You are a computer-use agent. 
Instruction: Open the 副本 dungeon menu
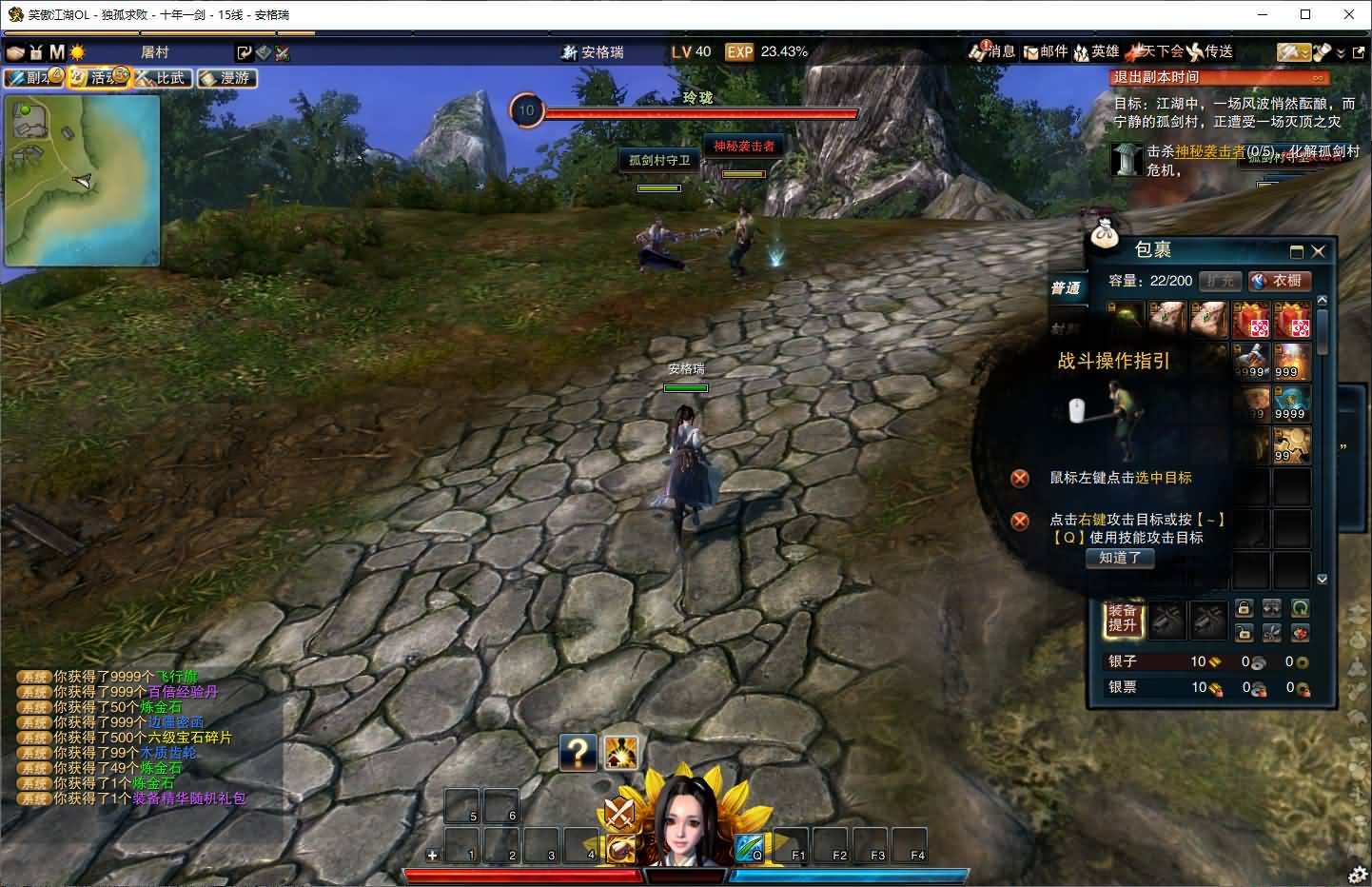(33, 78)
